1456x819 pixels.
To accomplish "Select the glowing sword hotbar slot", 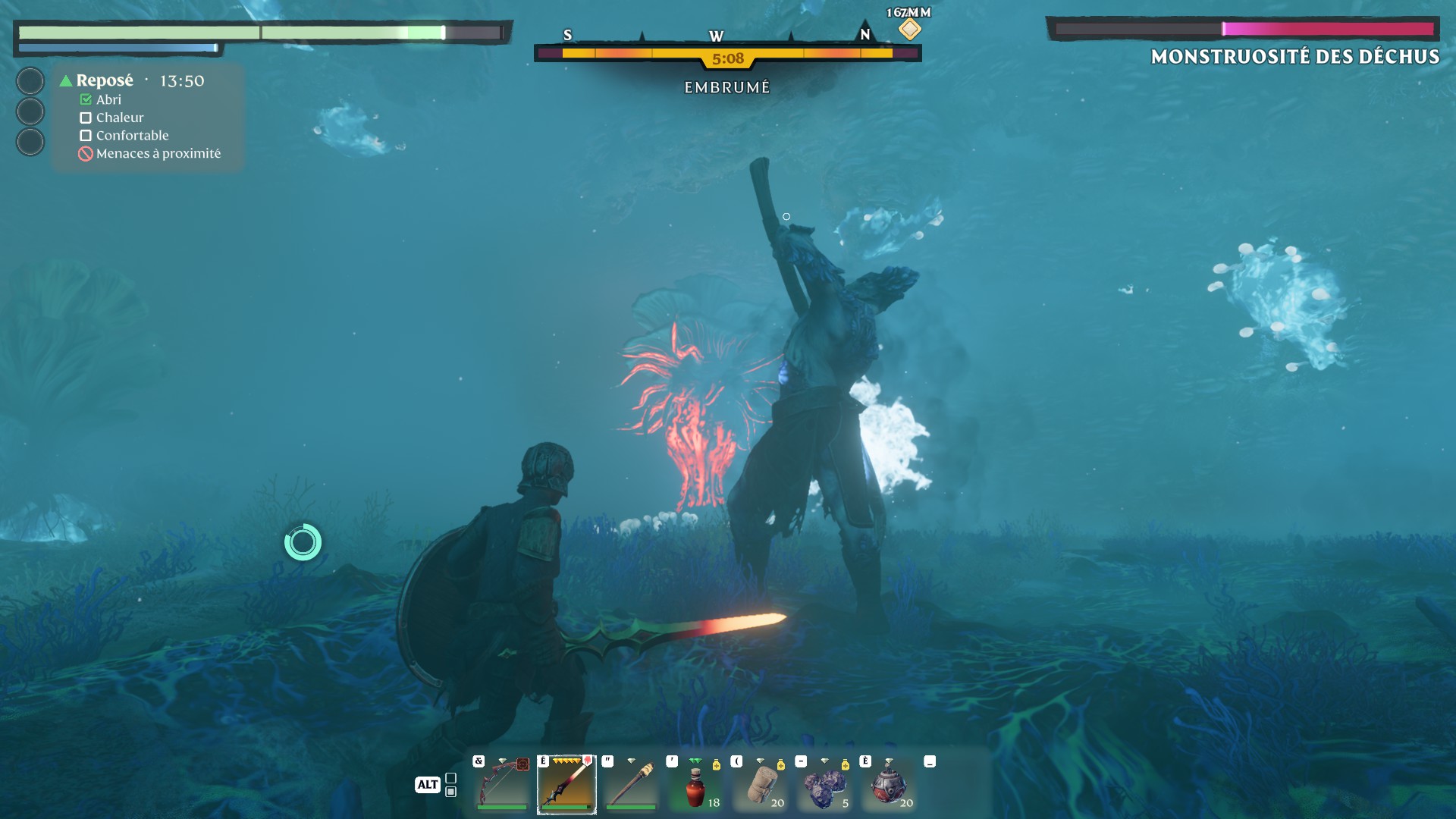I will (x=566, y=784).
